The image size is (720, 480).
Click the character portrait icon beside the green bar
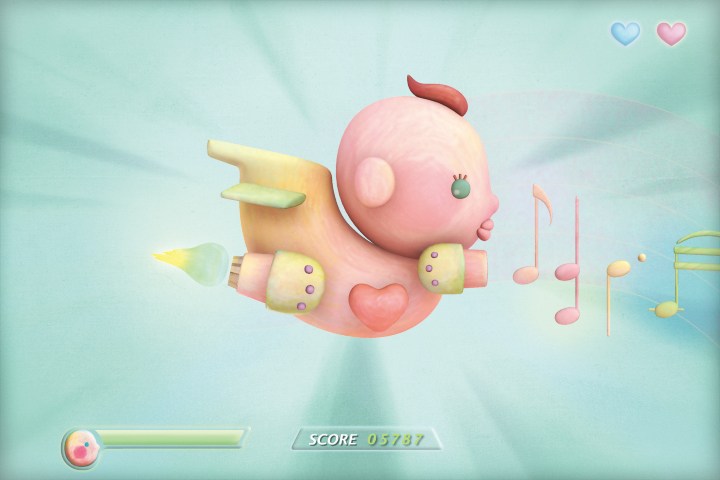[81, 448]
